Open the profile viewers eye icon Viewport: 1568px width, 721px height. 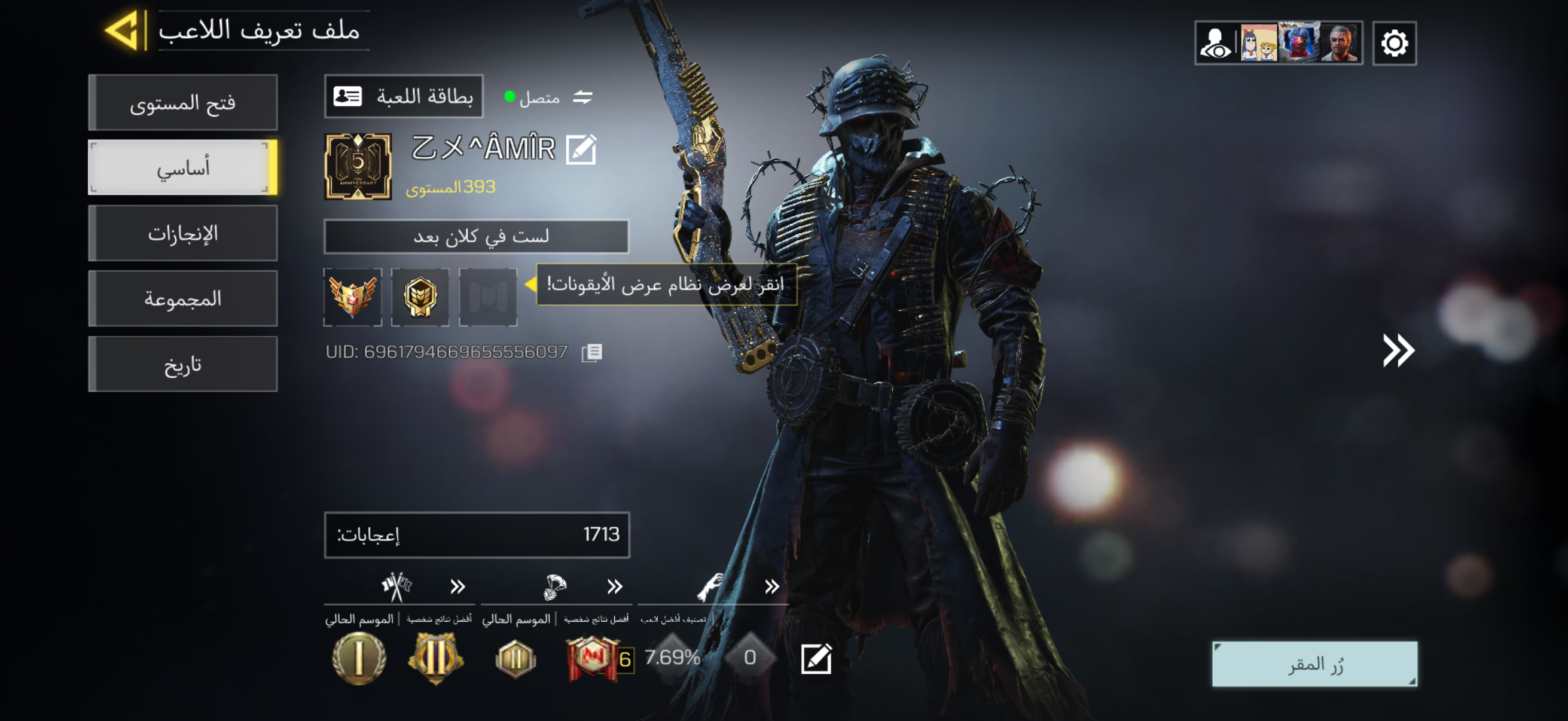[x=1216, y=44]
